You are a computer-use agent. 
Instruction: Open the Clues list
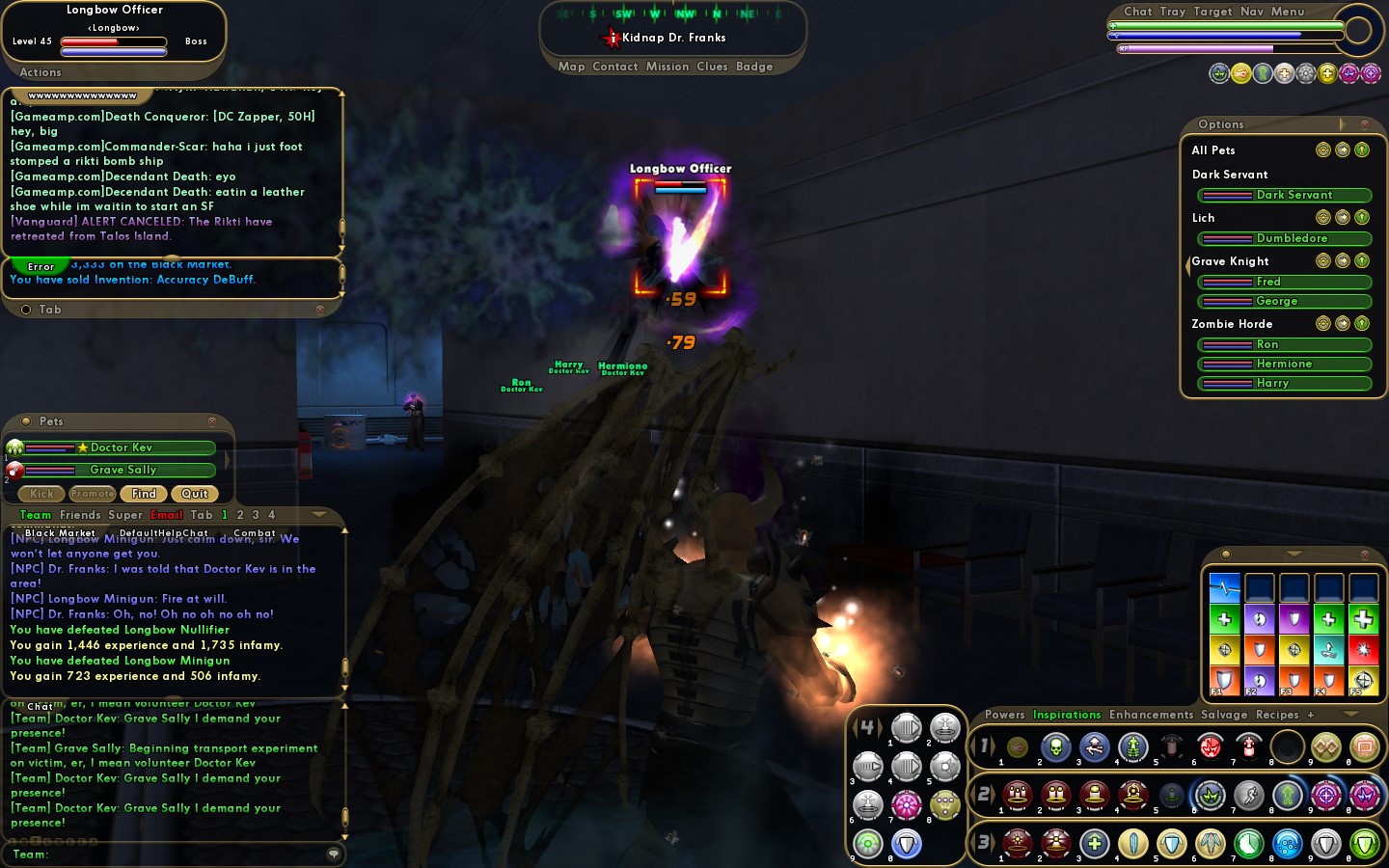tap(712, 67)
